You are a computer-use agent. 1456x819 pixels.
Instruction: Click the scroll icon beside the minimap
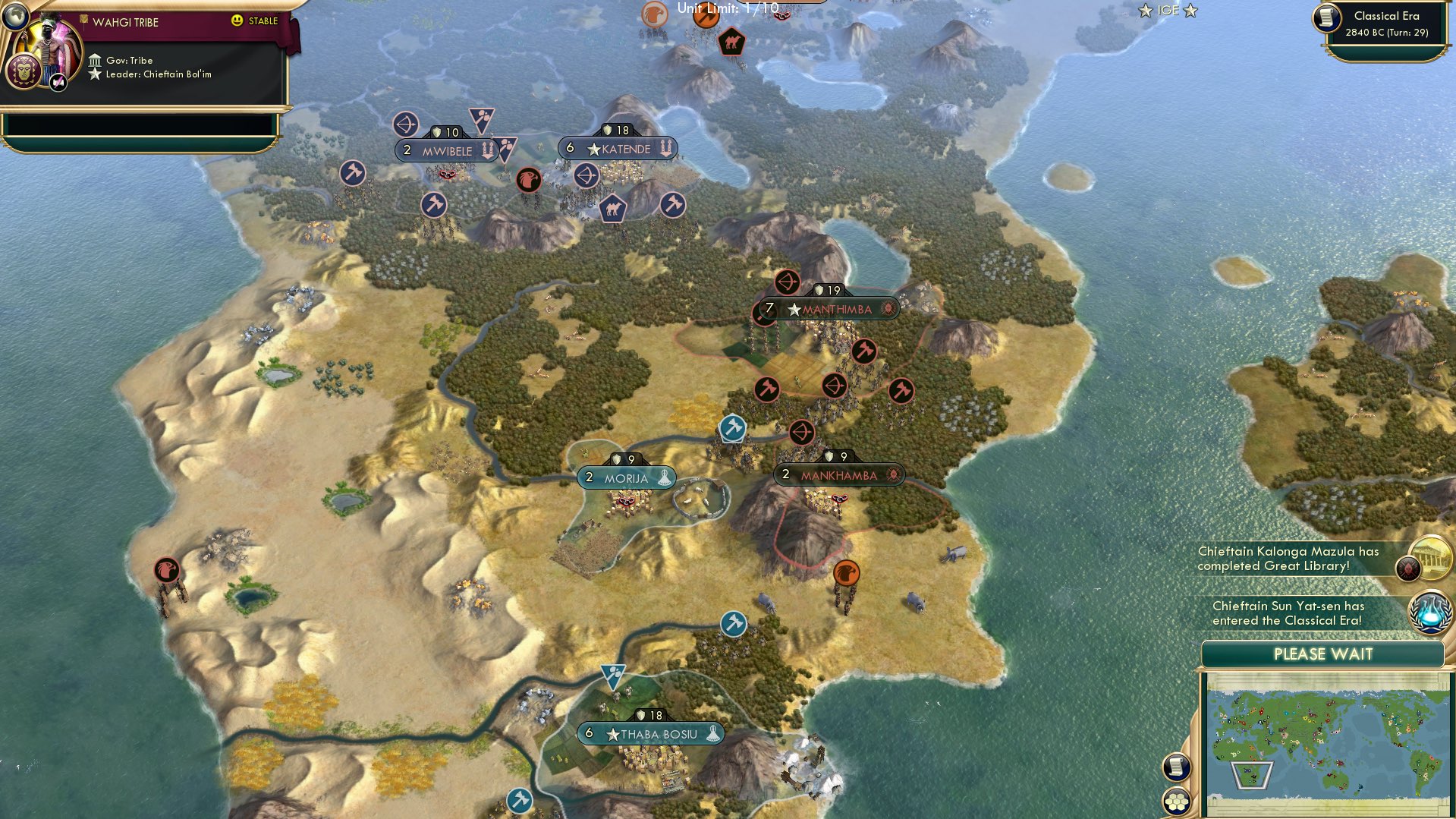coord(1175,766)
